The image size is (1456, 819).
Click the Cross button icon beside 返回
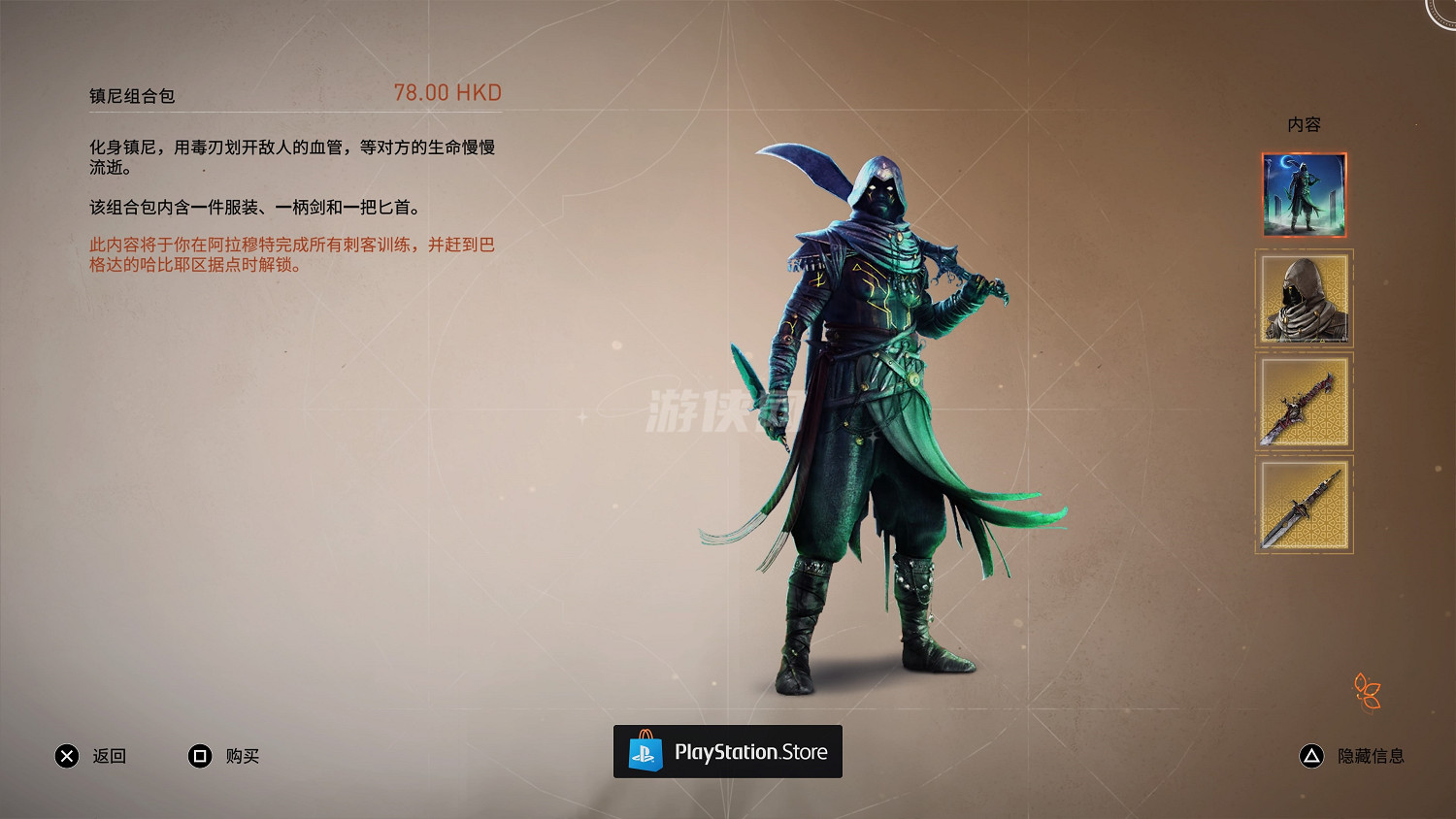click(x=66, y=756)
